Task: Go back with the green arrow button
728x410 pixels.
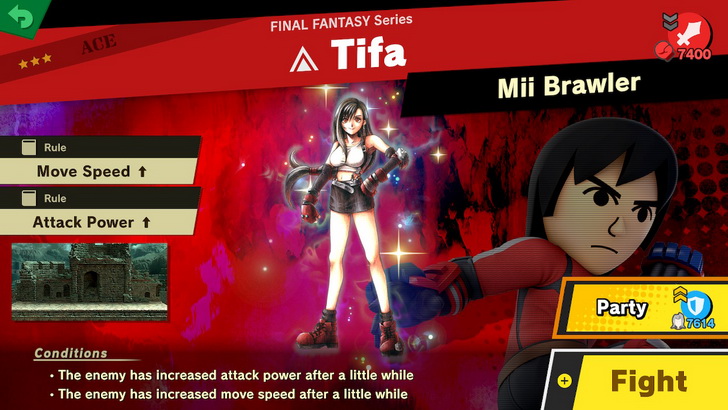Action: click(20, 16)
